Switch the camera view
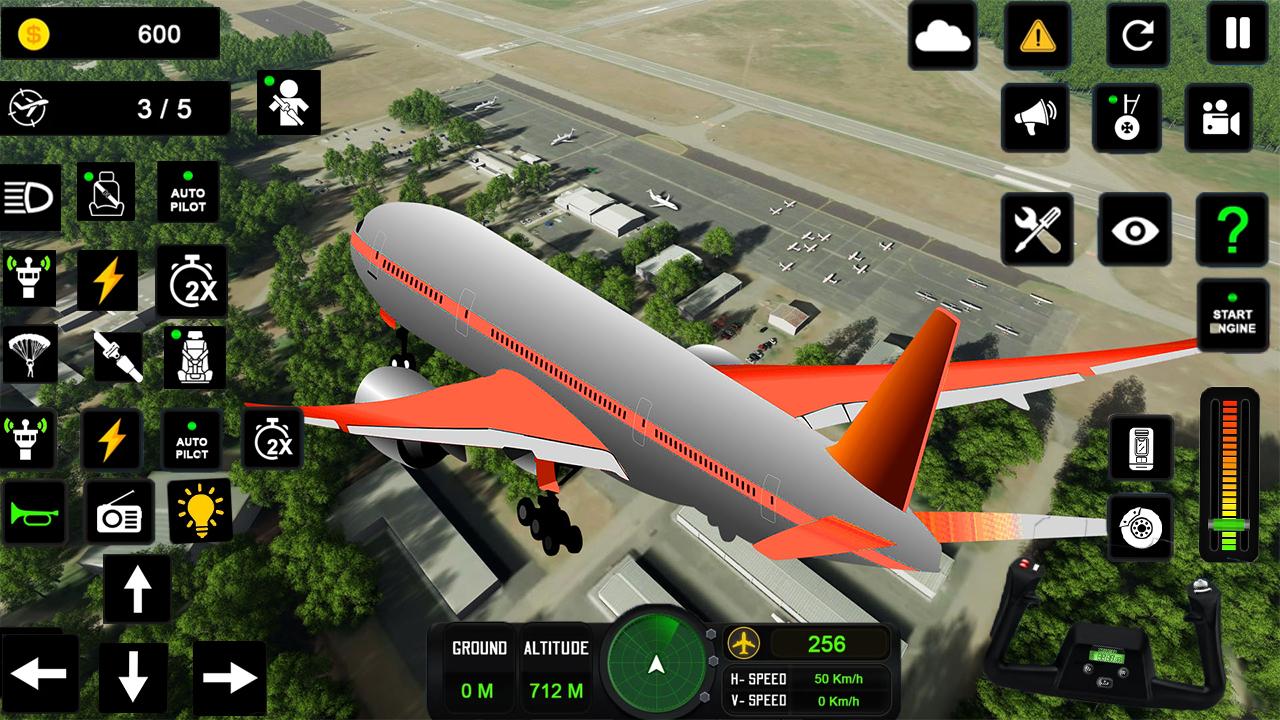This screenshot has height=720, width=1280. point(1219,118)
